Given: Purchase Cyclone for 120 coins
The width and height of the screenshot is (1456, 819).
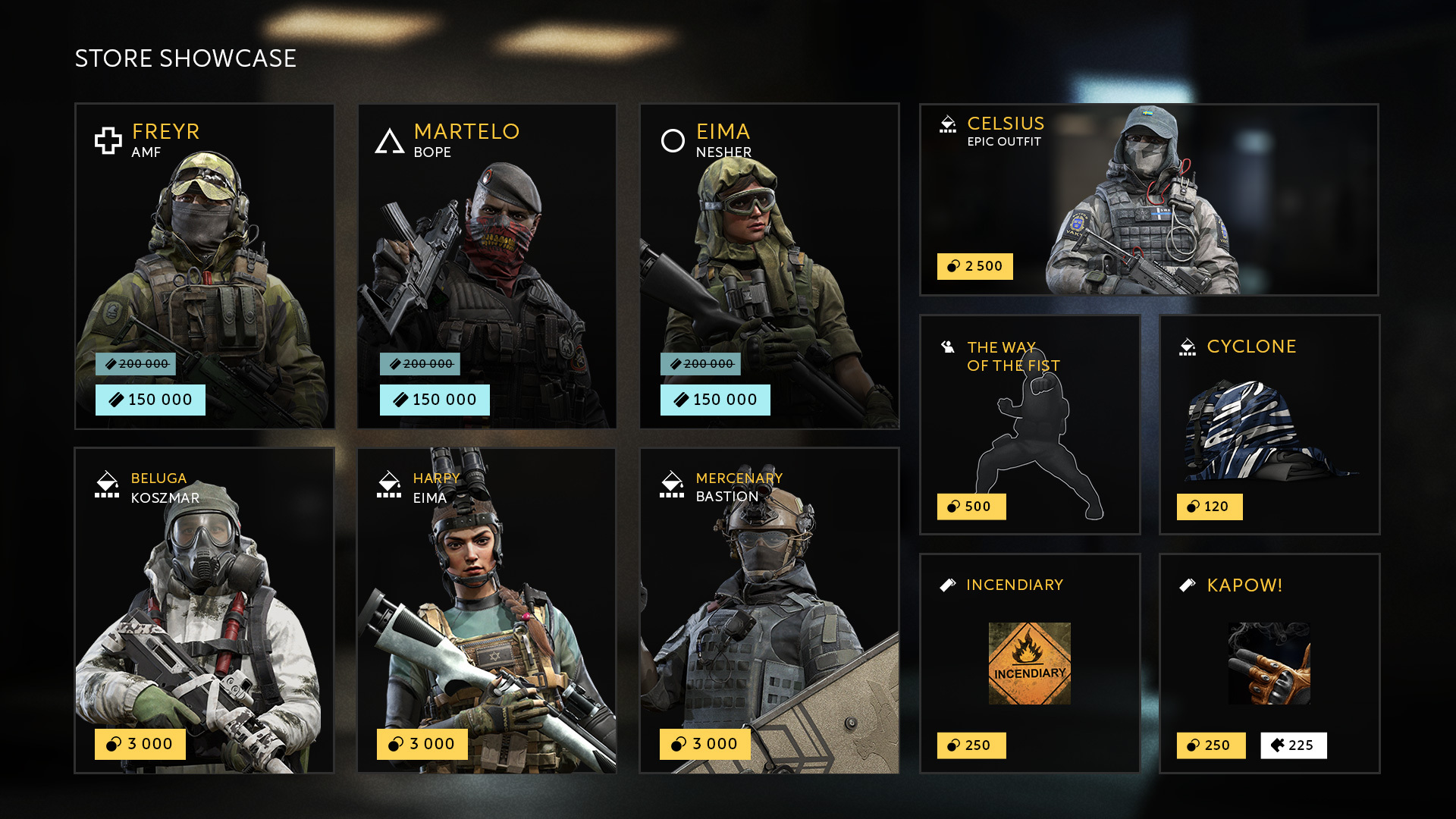Looking at the screenshot, I should click(1210, 507).
